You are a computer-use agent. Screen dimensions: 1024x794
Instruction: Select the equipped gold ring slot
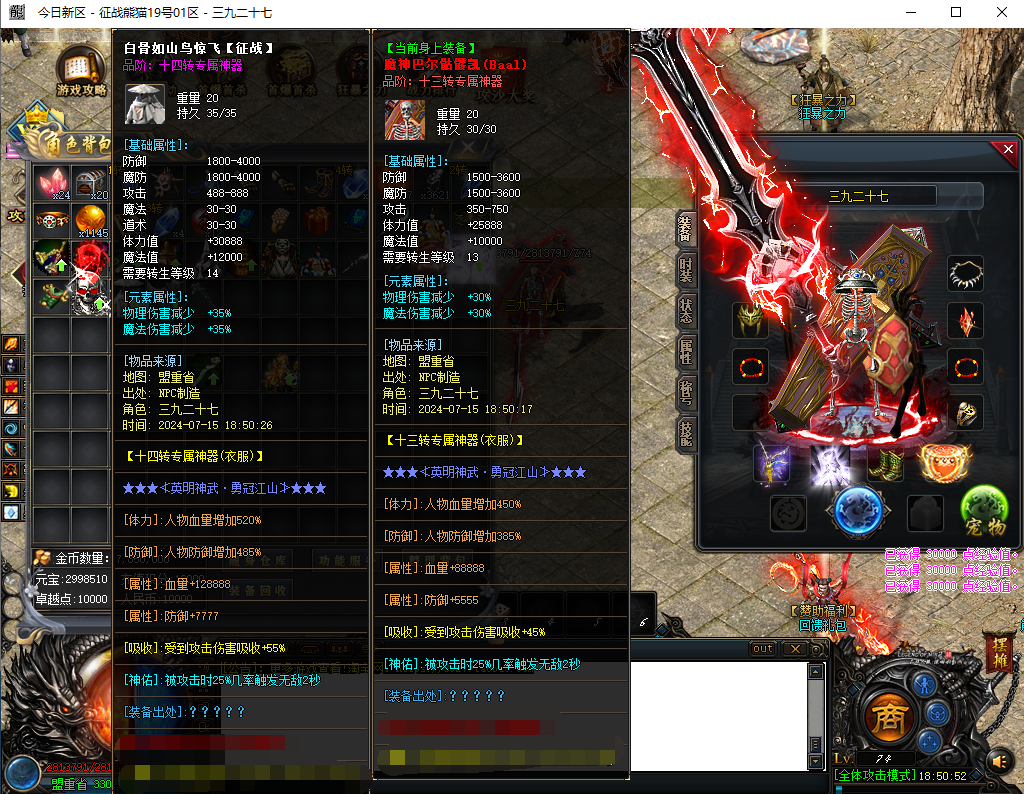[x=966, y=412]
